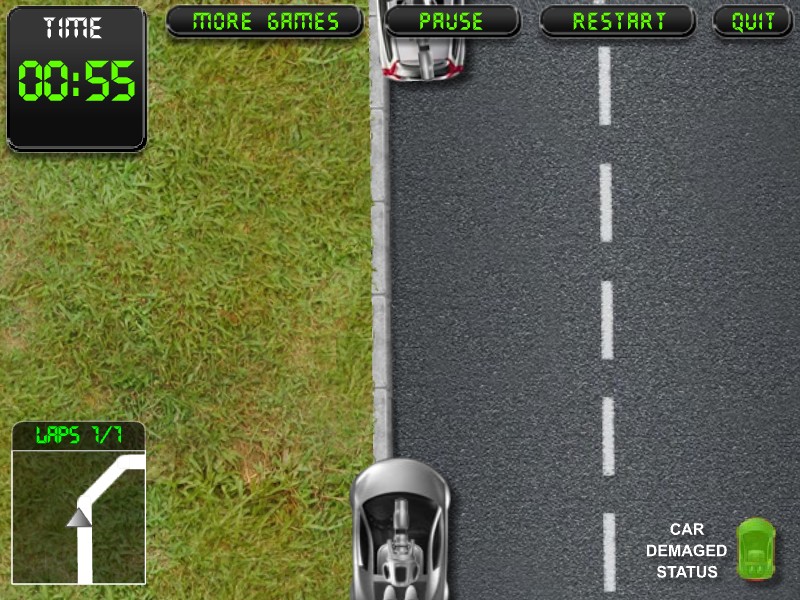Restart the current race
The width and height of the screenshot is (800, 600).
[x=618, y=21]
